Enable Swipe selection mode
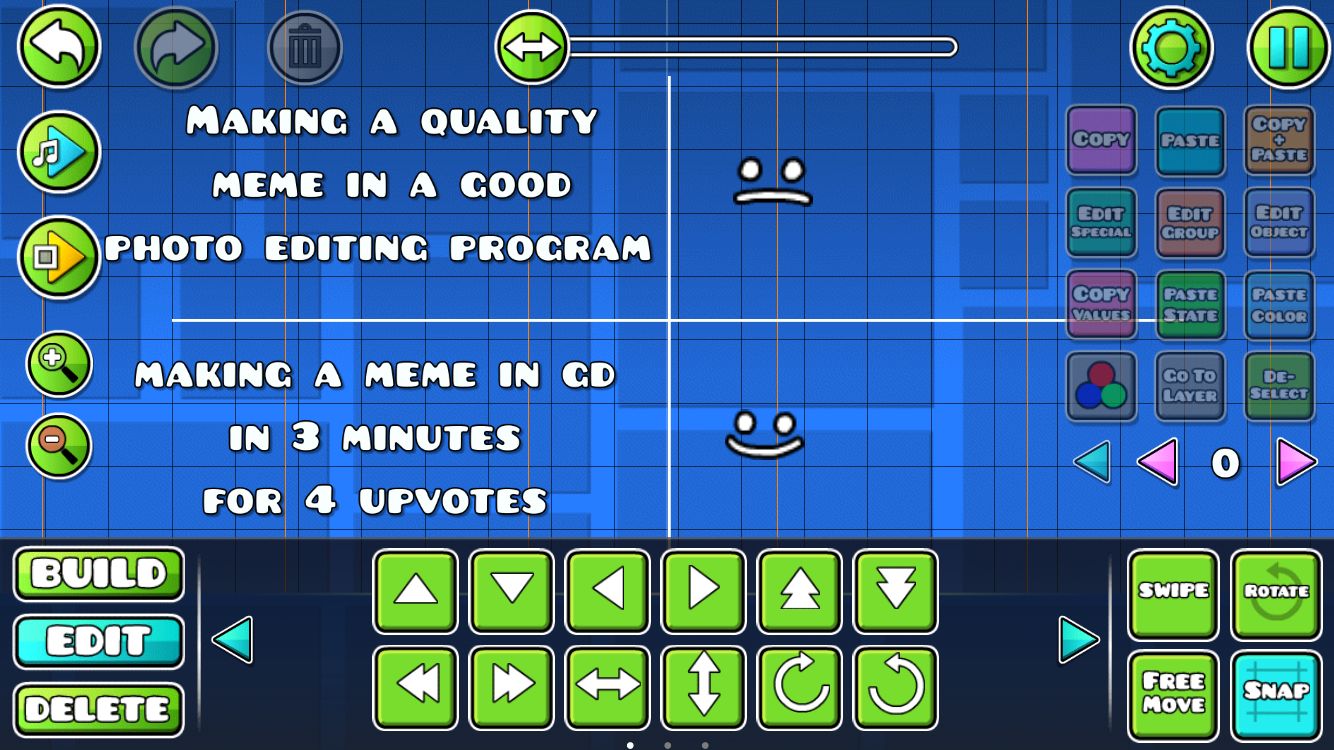Image resolution: width=1334 pixels, height=750 pixels. pyautogui.click(x=1174, y=594)
